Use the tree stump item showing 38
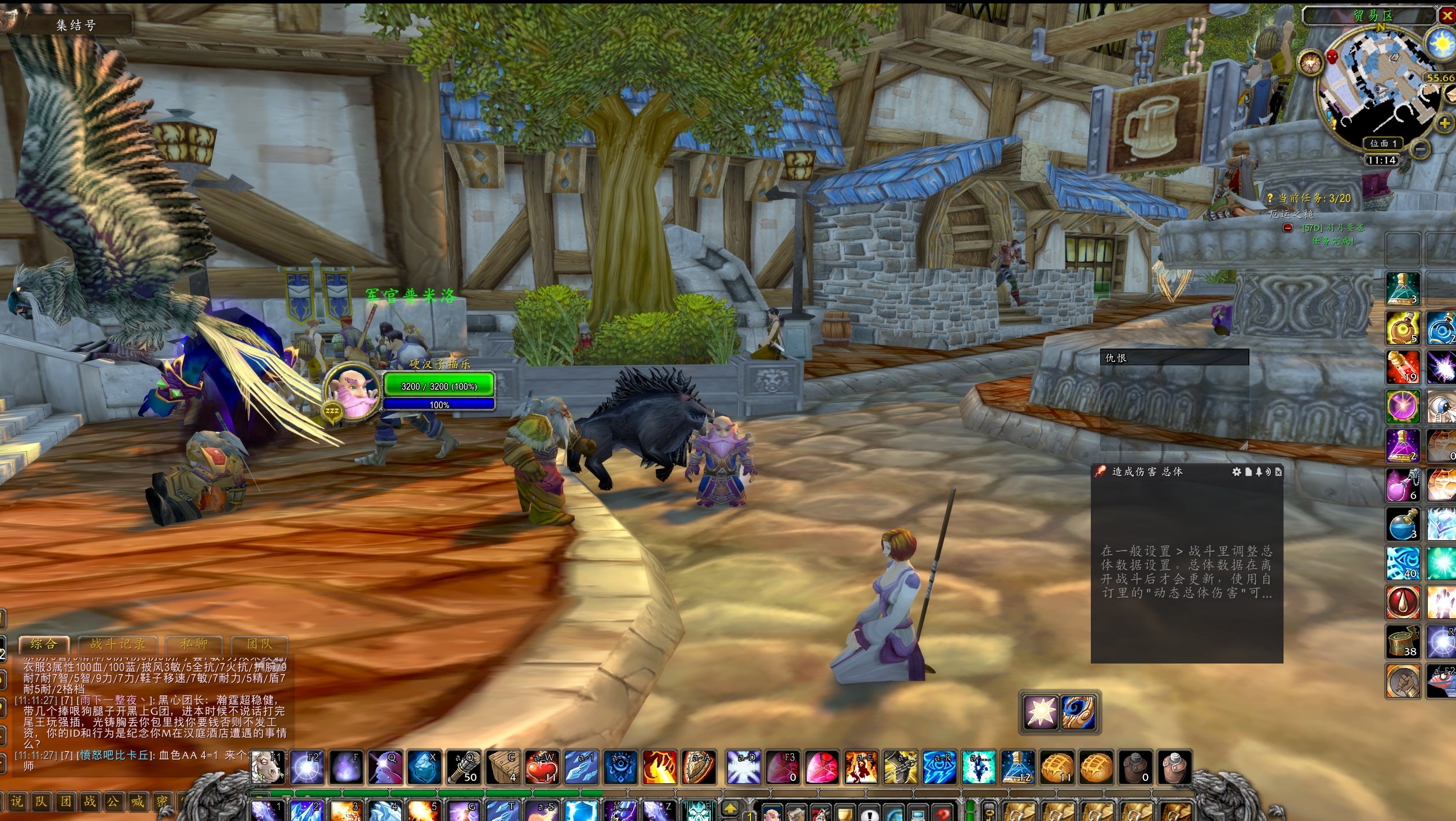Image resolution: width=1456 pixels, height=821 pixels. pos(1403,642)
